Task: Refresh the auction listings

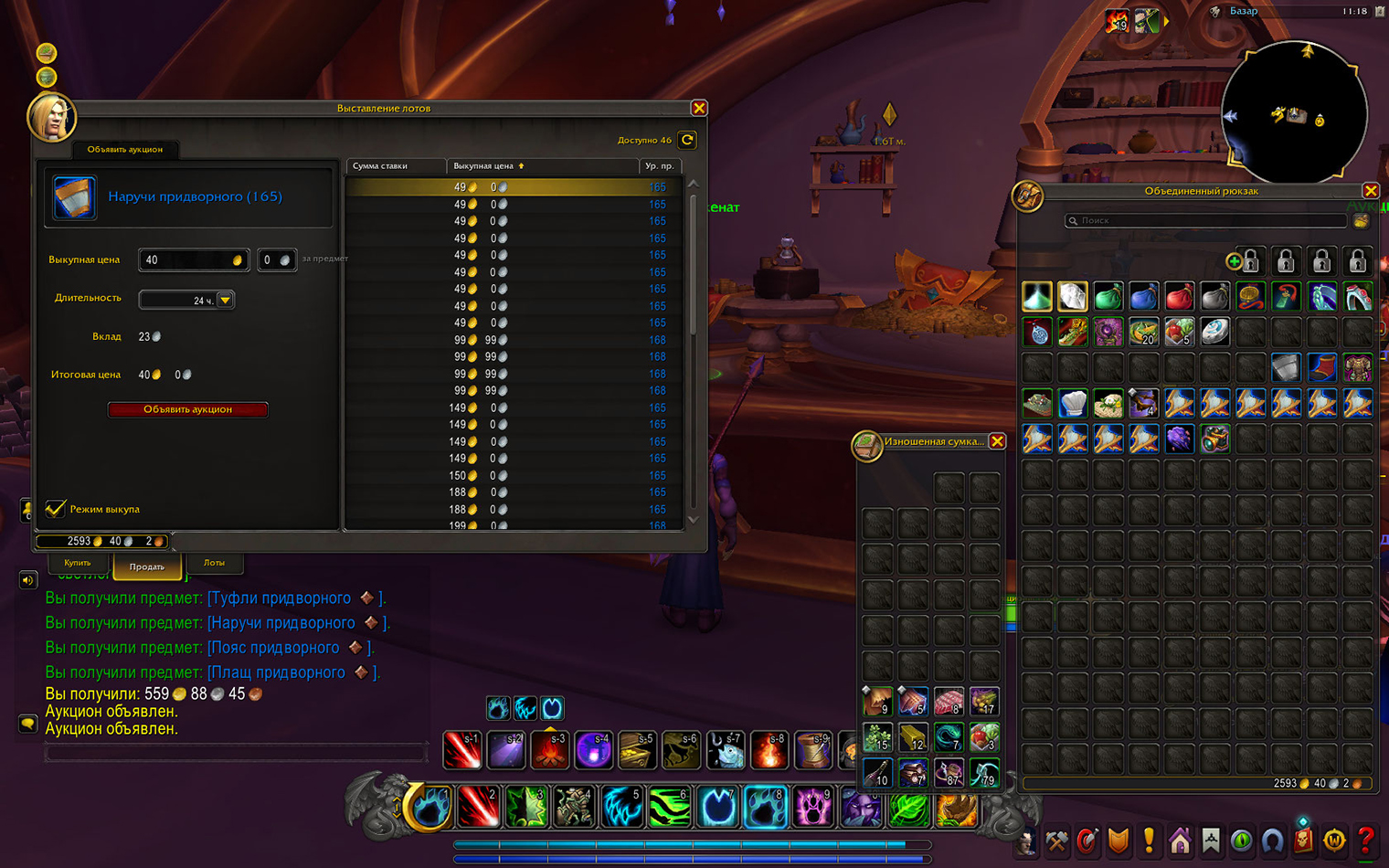Action: point(687,140)
